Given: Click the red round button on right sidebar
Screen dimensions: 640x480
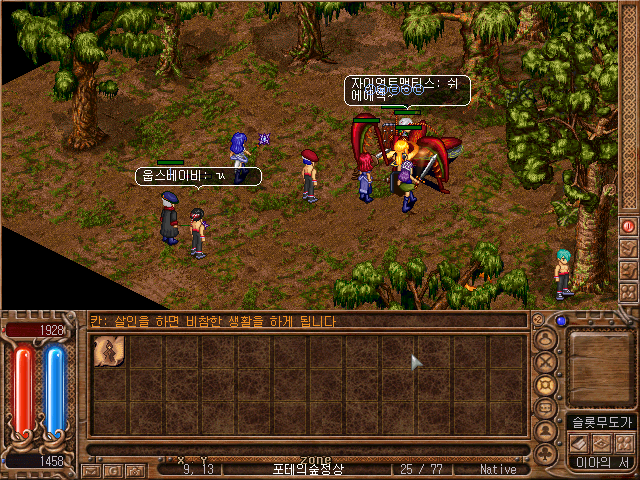Looking at the screenshot, I should click(628, 226).
